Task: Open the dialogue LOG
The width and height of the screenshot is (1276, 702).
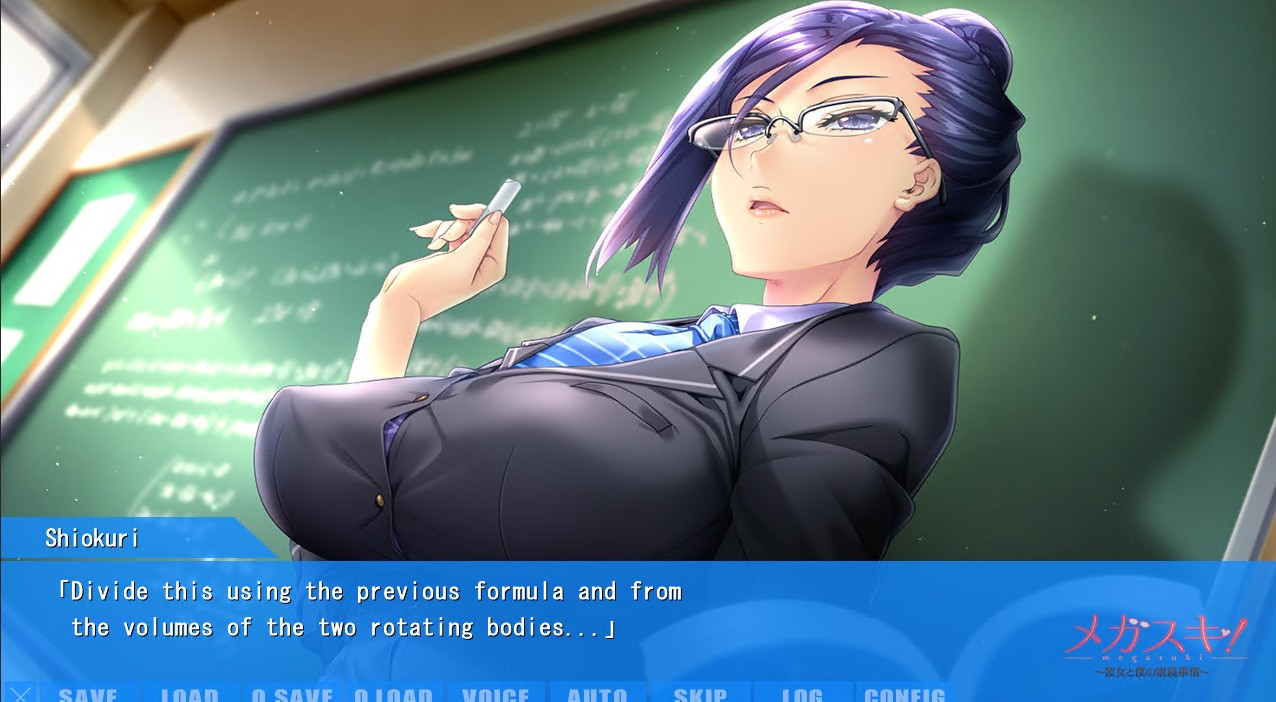Action: 802,694
